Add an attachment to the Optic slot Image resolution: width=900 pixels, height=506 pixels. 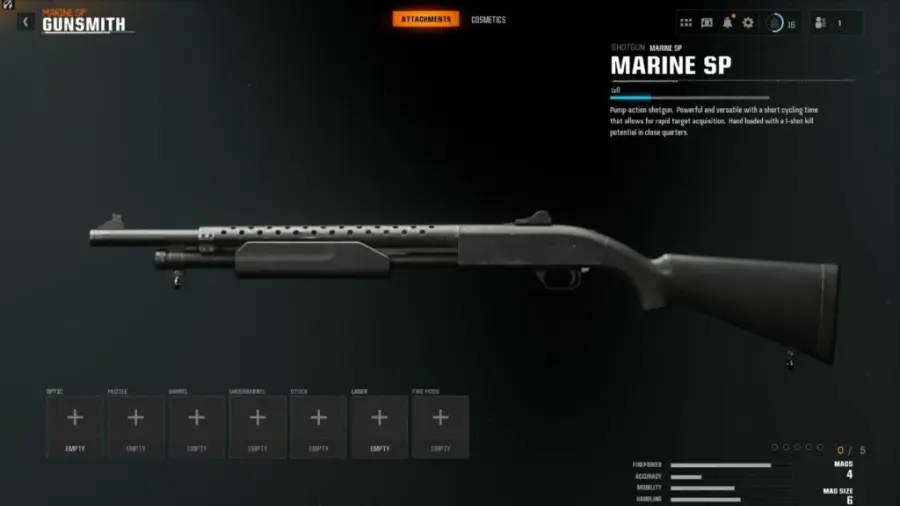pyautogui.click(x=75, y=426)
